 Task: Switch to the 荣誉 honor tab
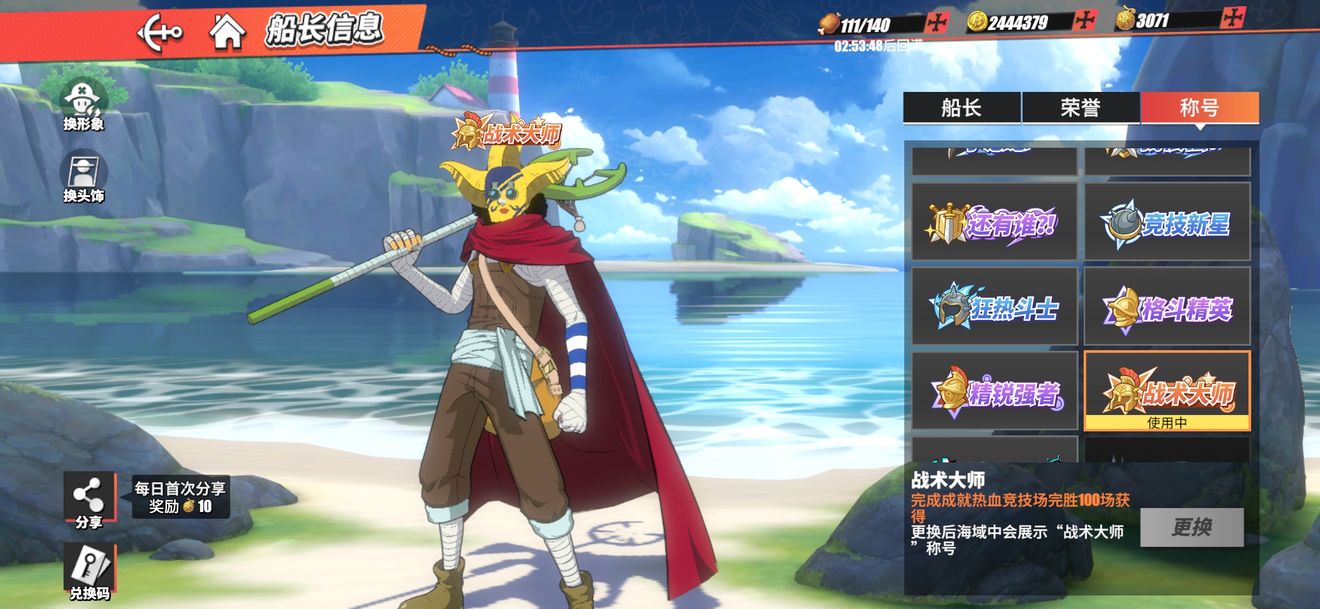tap(1080, 108)
